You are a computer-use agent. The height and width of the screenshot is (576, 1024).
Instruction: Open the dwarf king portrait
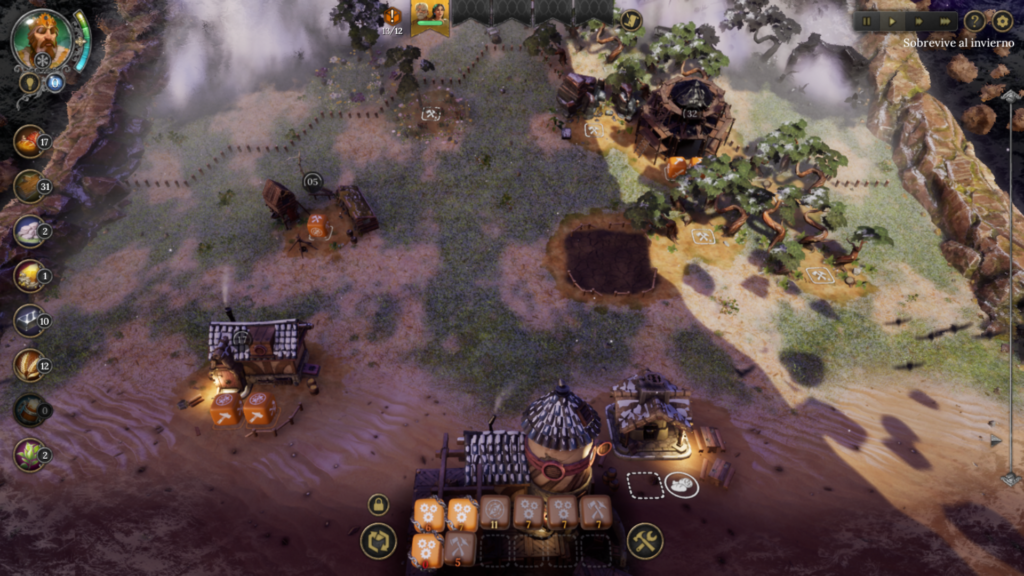click(42, 39)
